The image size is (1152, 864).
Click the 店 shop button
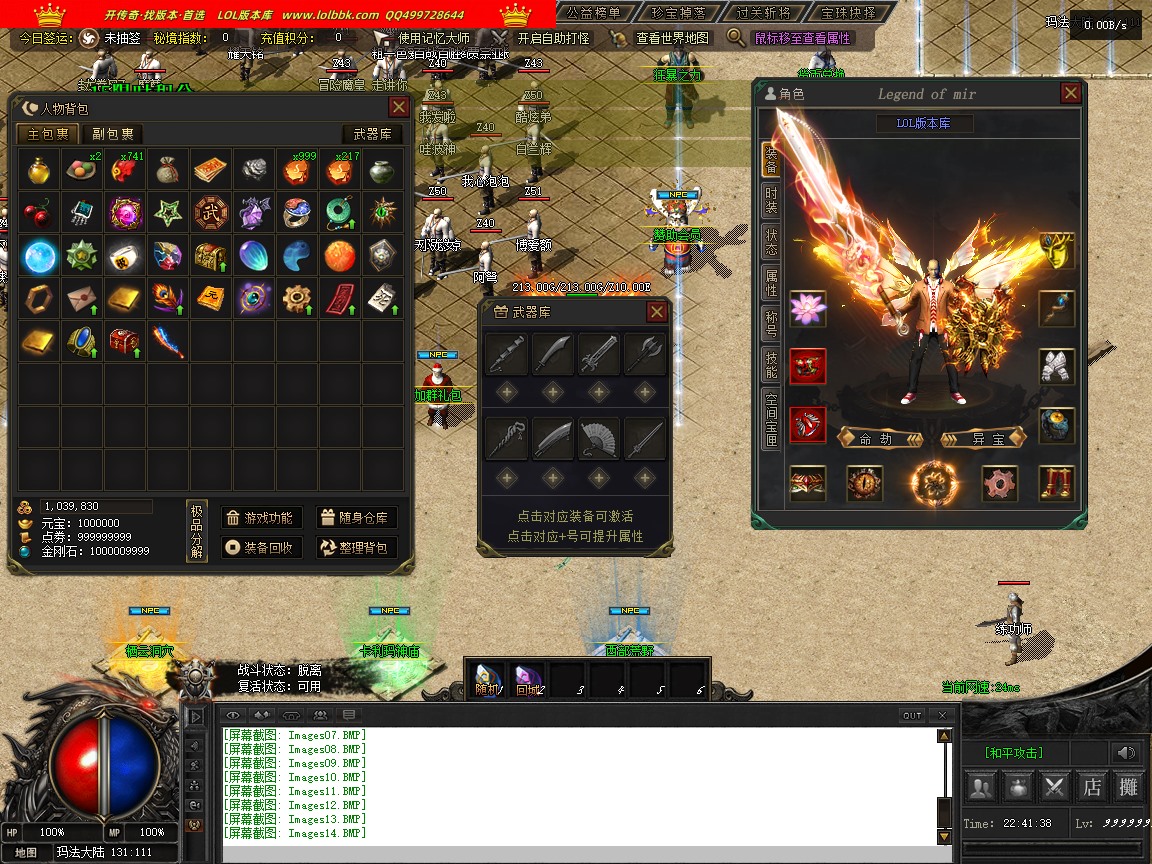point(1092,787)
